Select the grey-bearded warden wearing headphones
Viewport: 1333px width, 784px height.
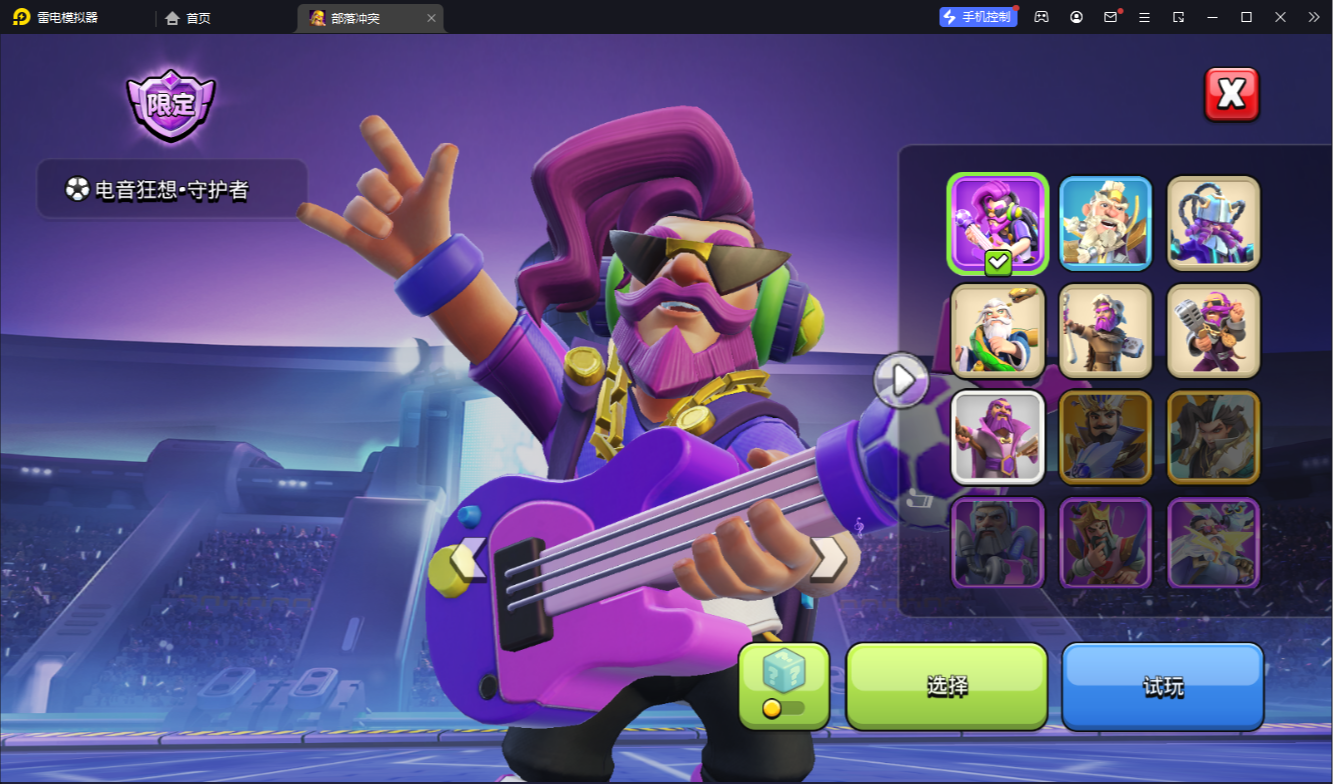(998, 543)
